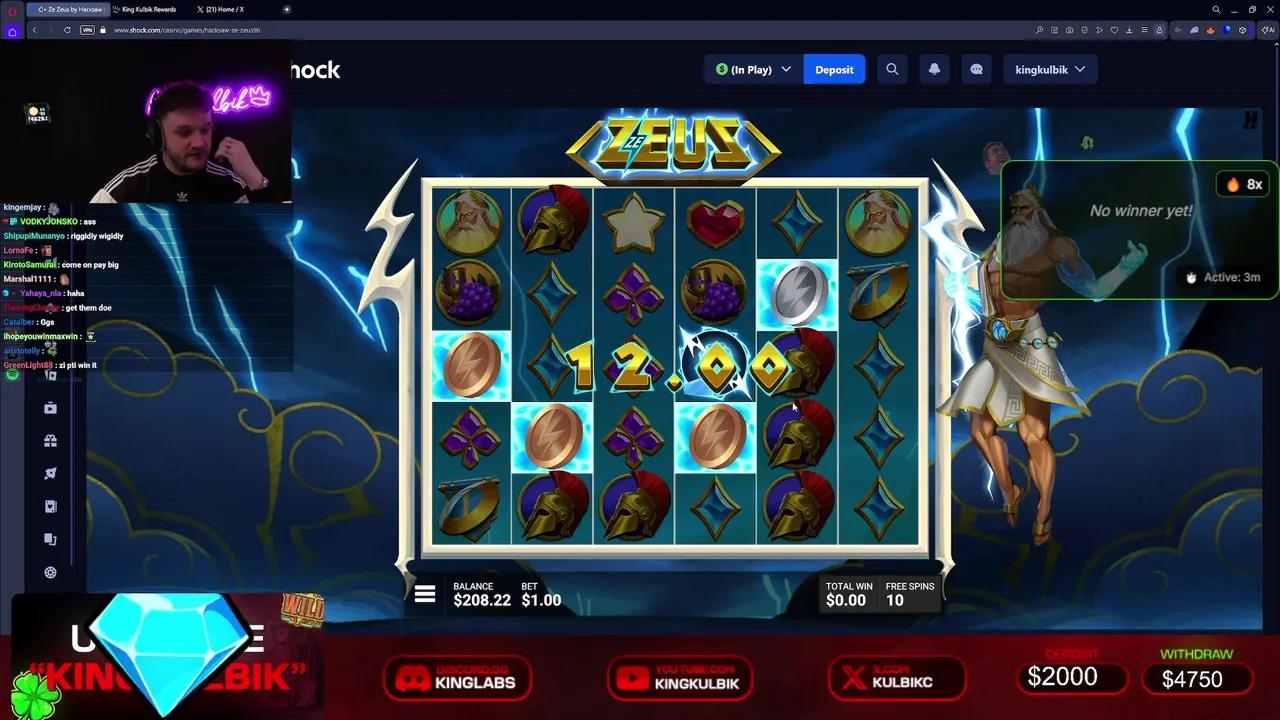Open the search icon in the Shock header
Screen dimensions: 1280x720
point(892,69)
